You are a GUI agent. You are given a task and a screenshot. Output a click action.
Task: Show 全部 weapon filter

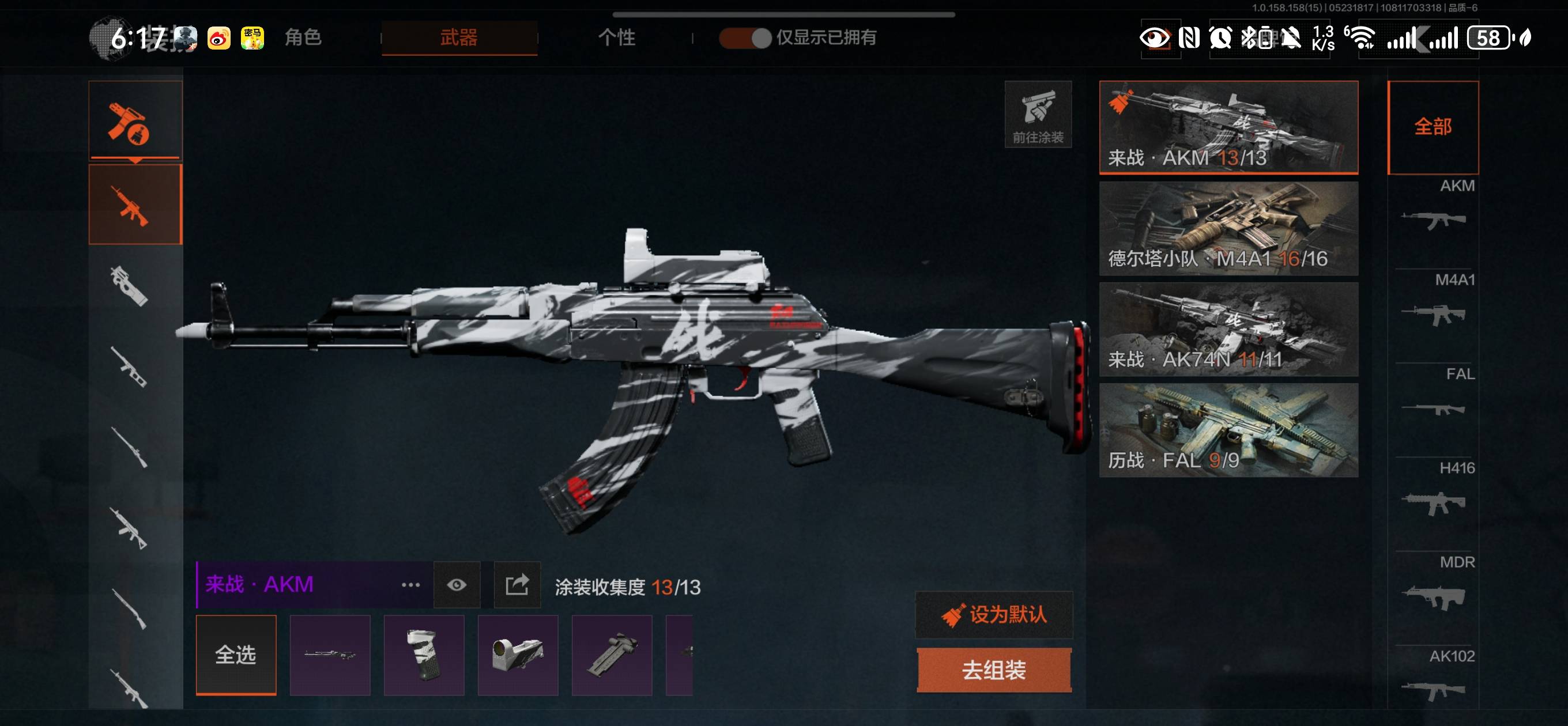[1433, 127]
